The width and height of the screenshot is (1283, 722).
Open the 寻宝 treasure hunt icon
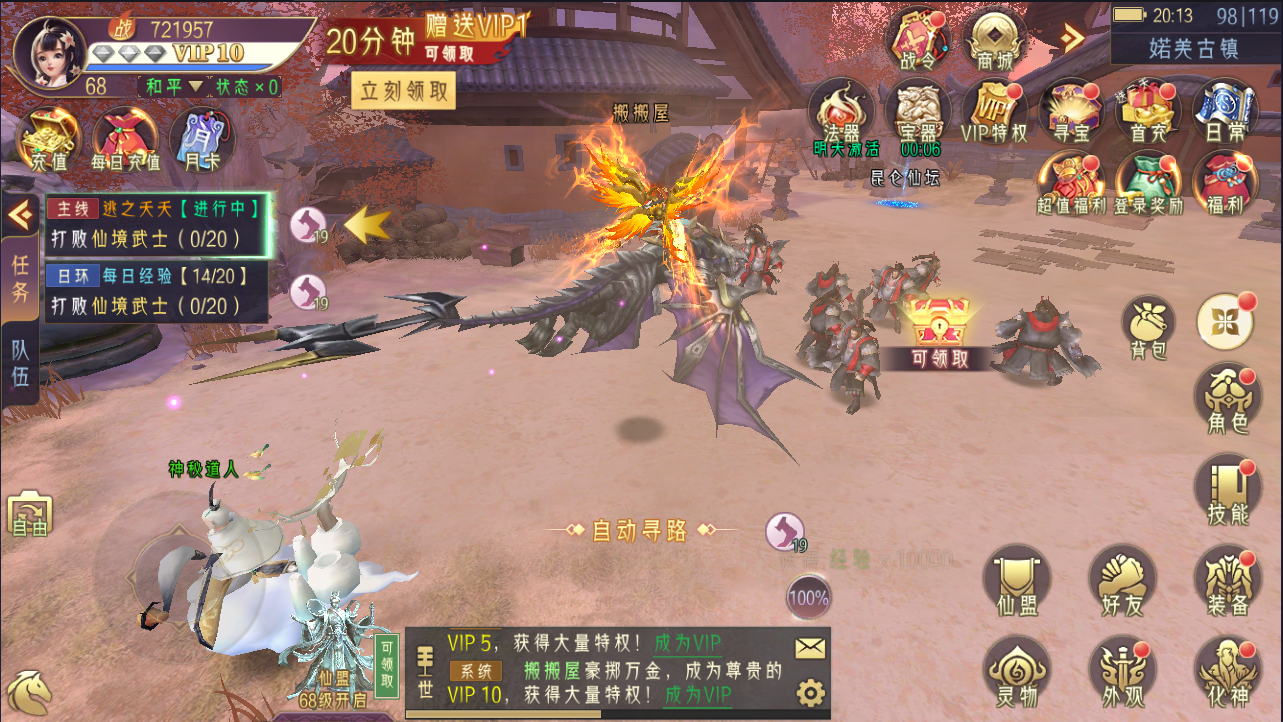(x=1070, y=109)
